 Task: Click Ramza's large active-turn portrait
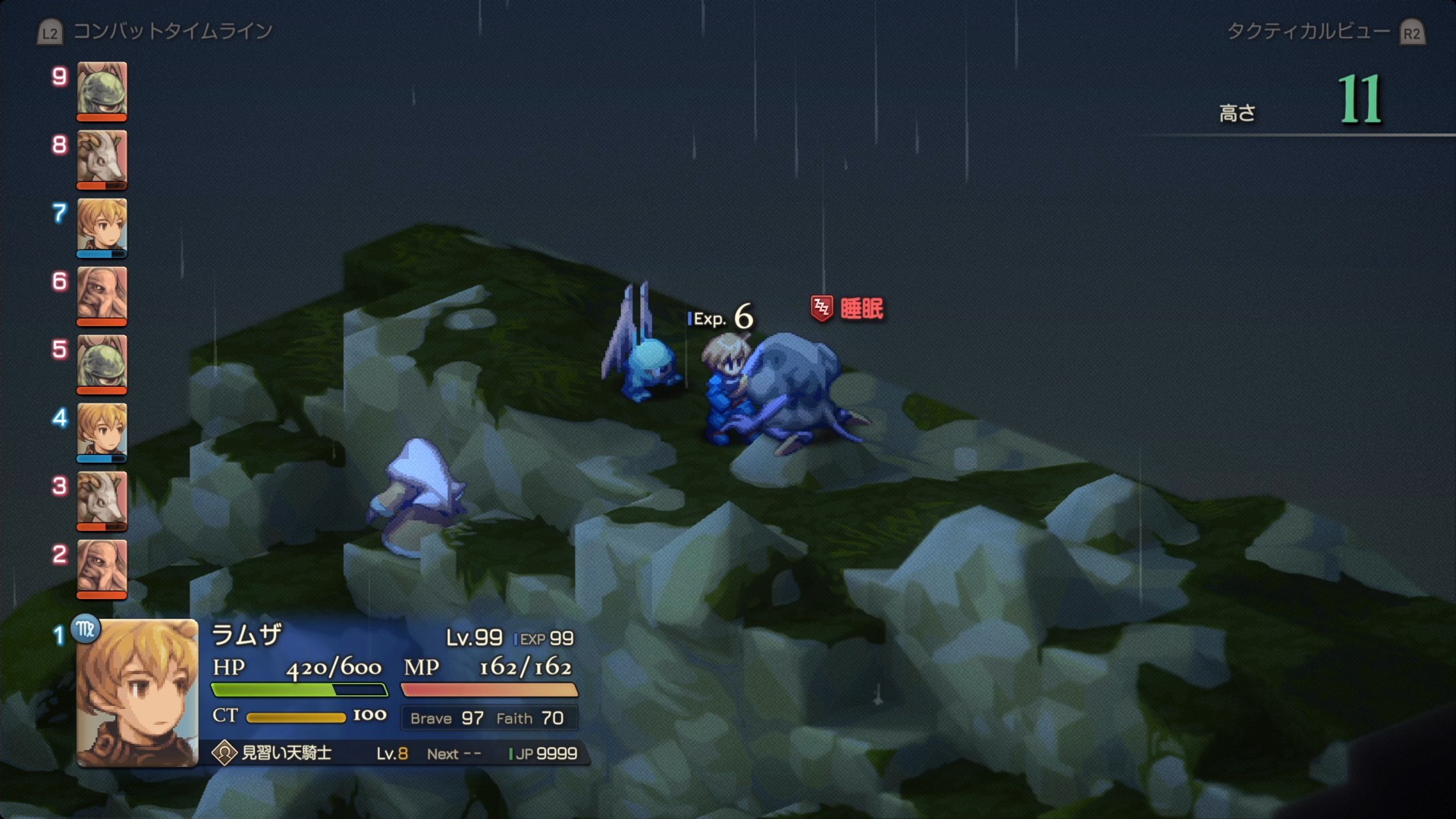(x=137, y=693)
